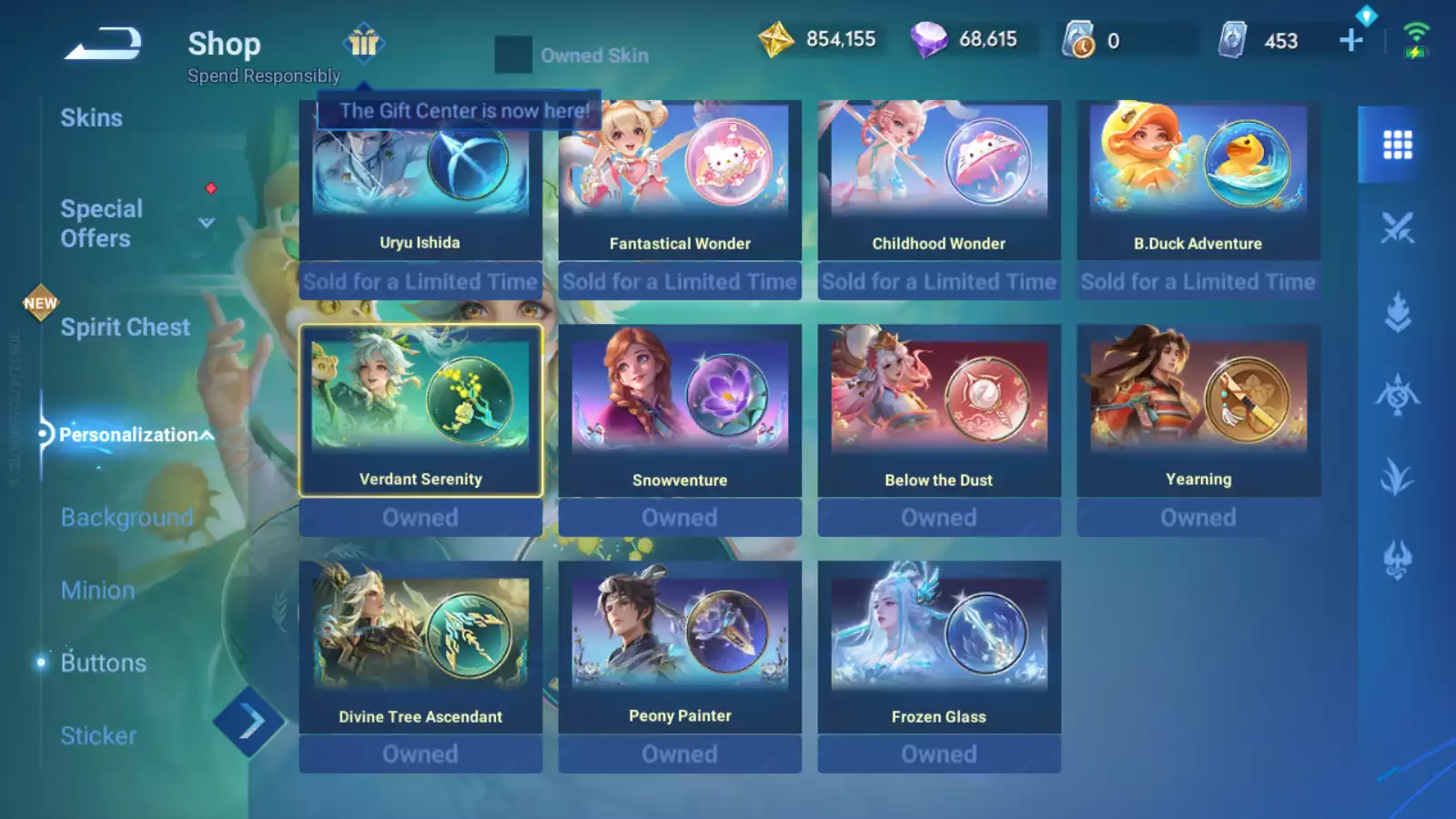
Task: Choose the Snowventure item tile
Action: coord(680,411)
